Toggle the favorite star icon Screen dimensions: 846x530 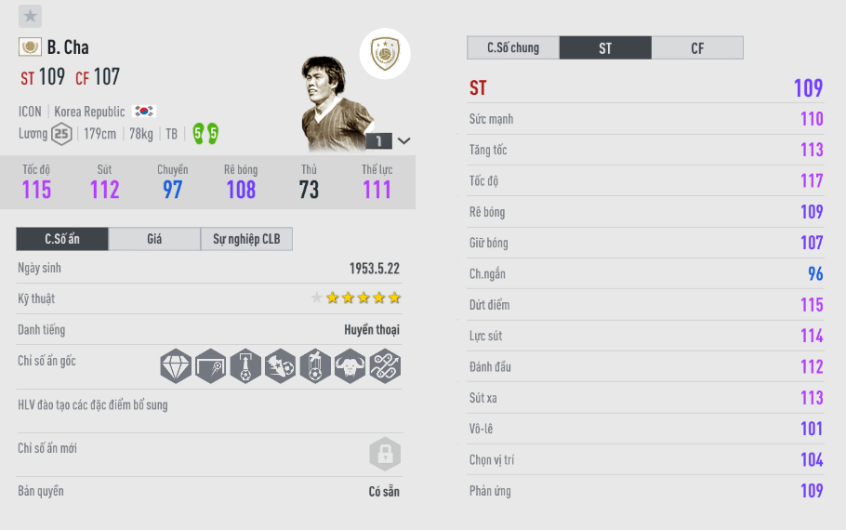click(x=30, y=16)
